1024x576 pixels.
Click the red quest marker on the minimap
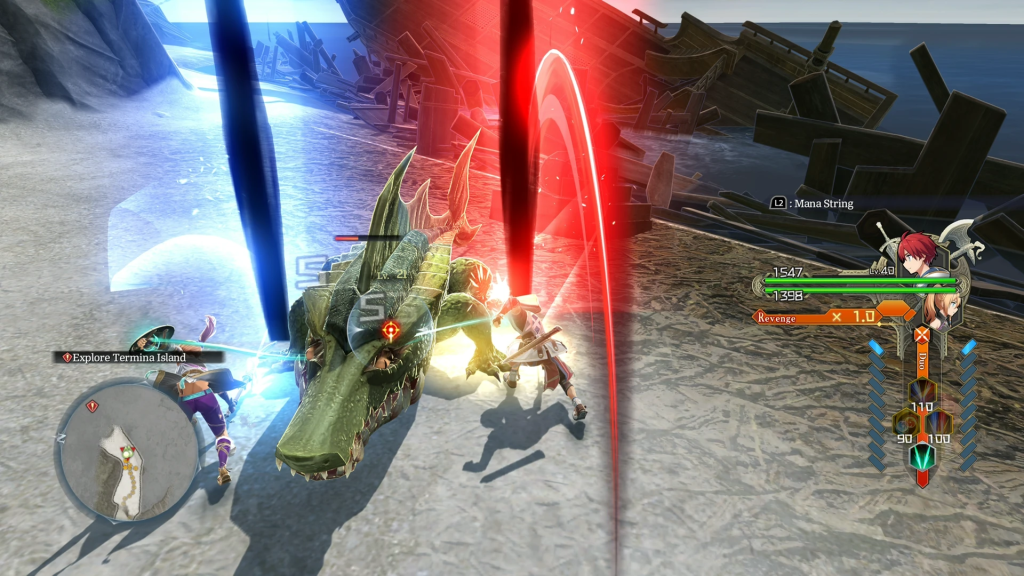92,406
